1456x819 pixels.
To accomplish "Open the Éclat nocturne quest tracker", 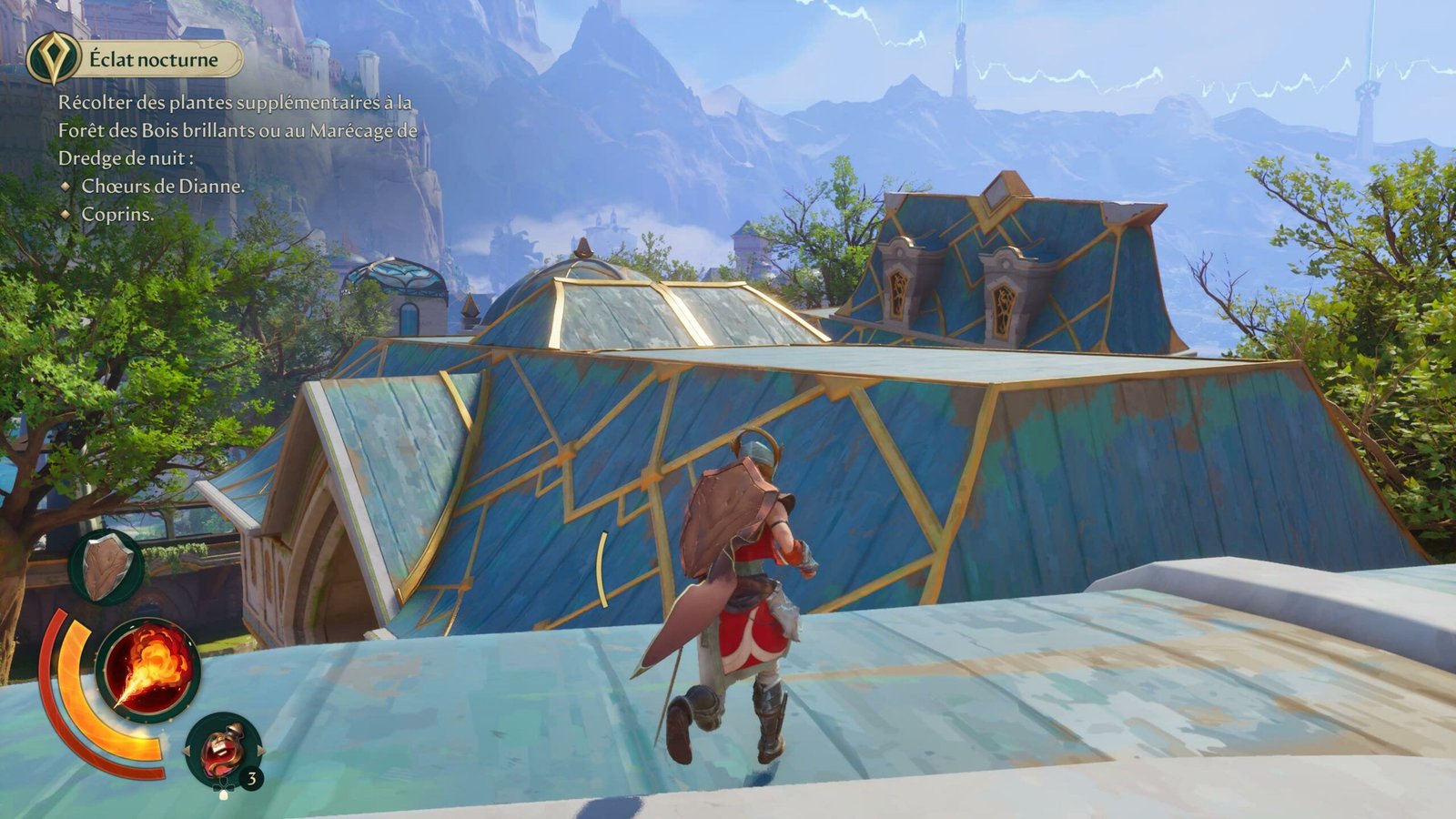I will (155, 60).
